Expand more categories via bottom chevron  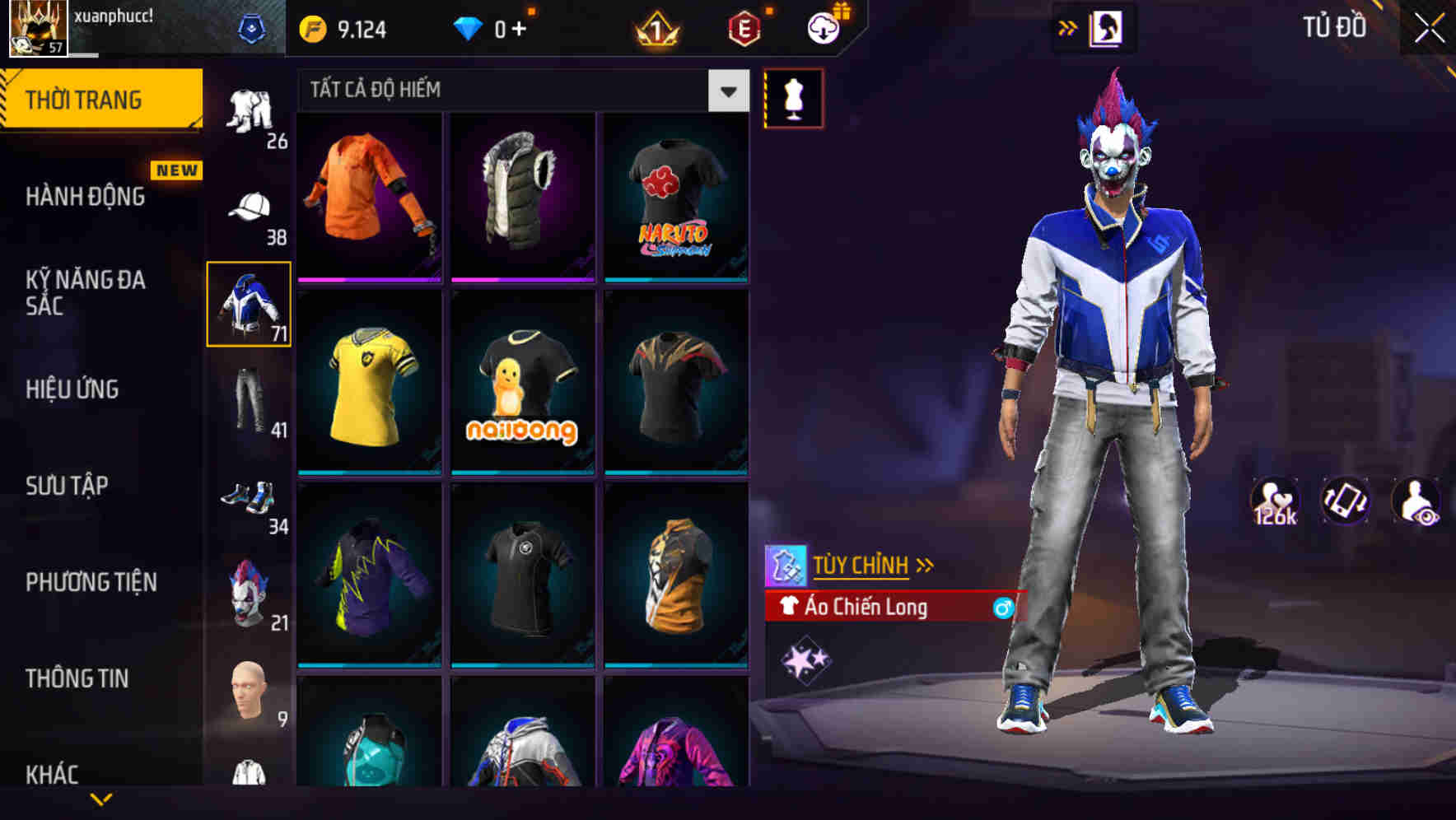point(102,800)
